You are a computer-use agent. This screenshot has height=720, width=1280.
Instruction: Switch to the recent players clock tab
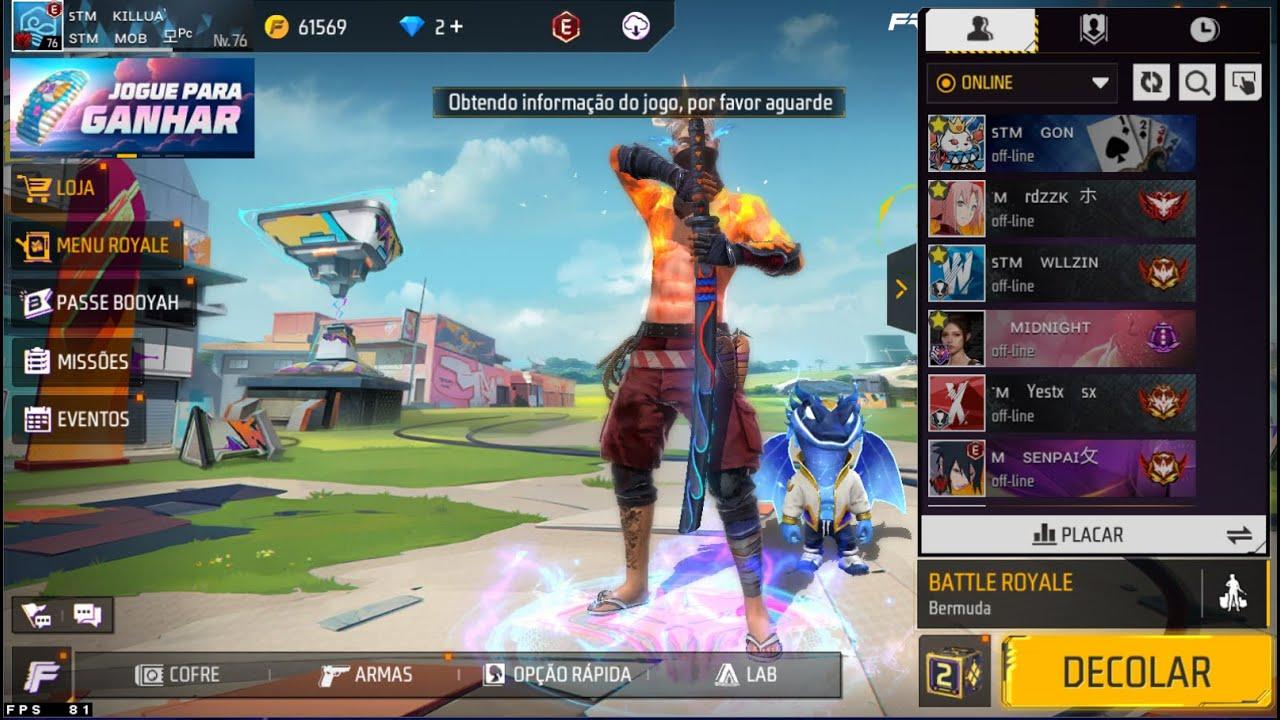coord(1203,29)
